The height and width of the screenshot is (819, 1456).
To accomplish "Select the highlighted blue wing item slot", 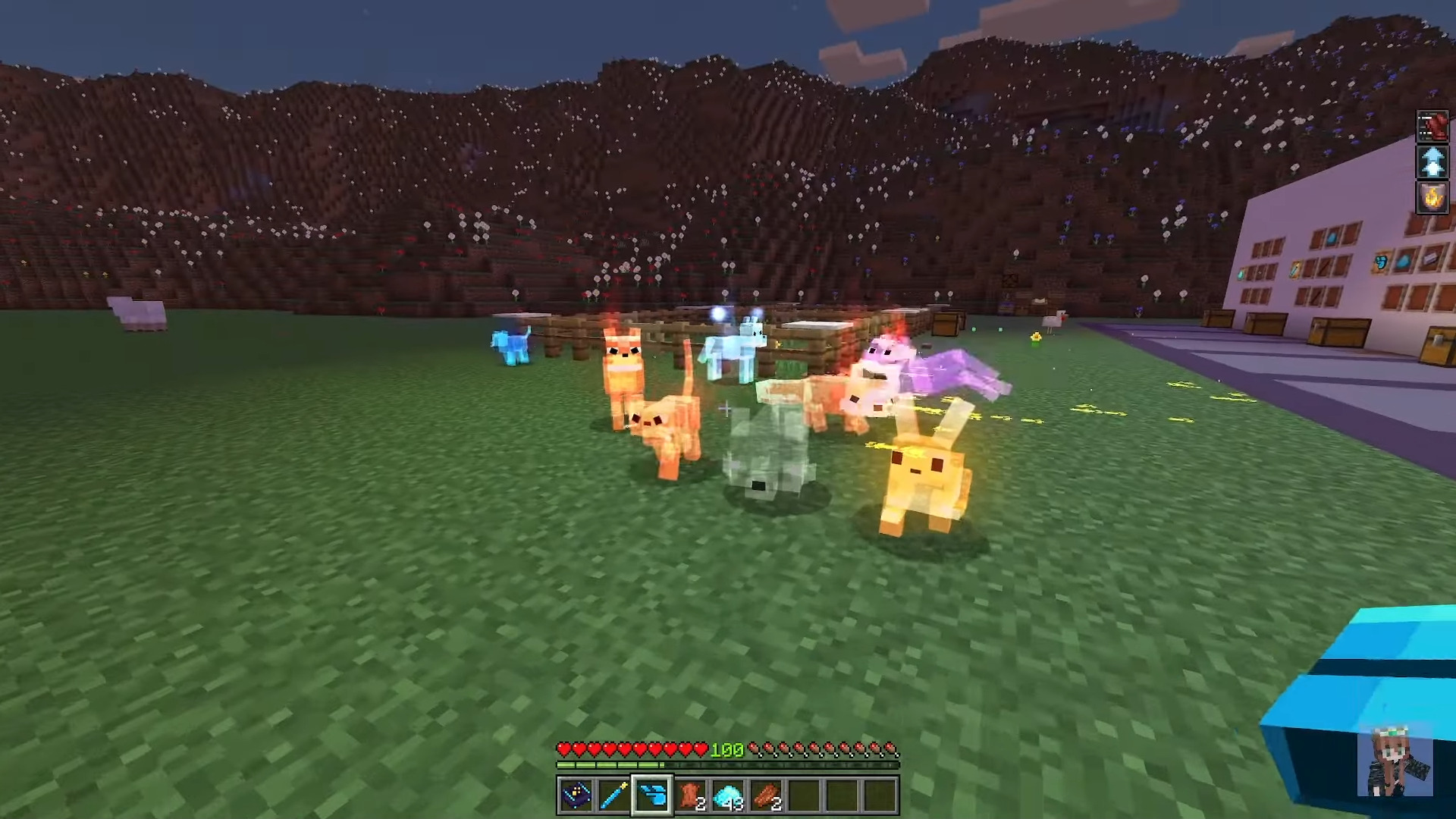I will [652, 795].
